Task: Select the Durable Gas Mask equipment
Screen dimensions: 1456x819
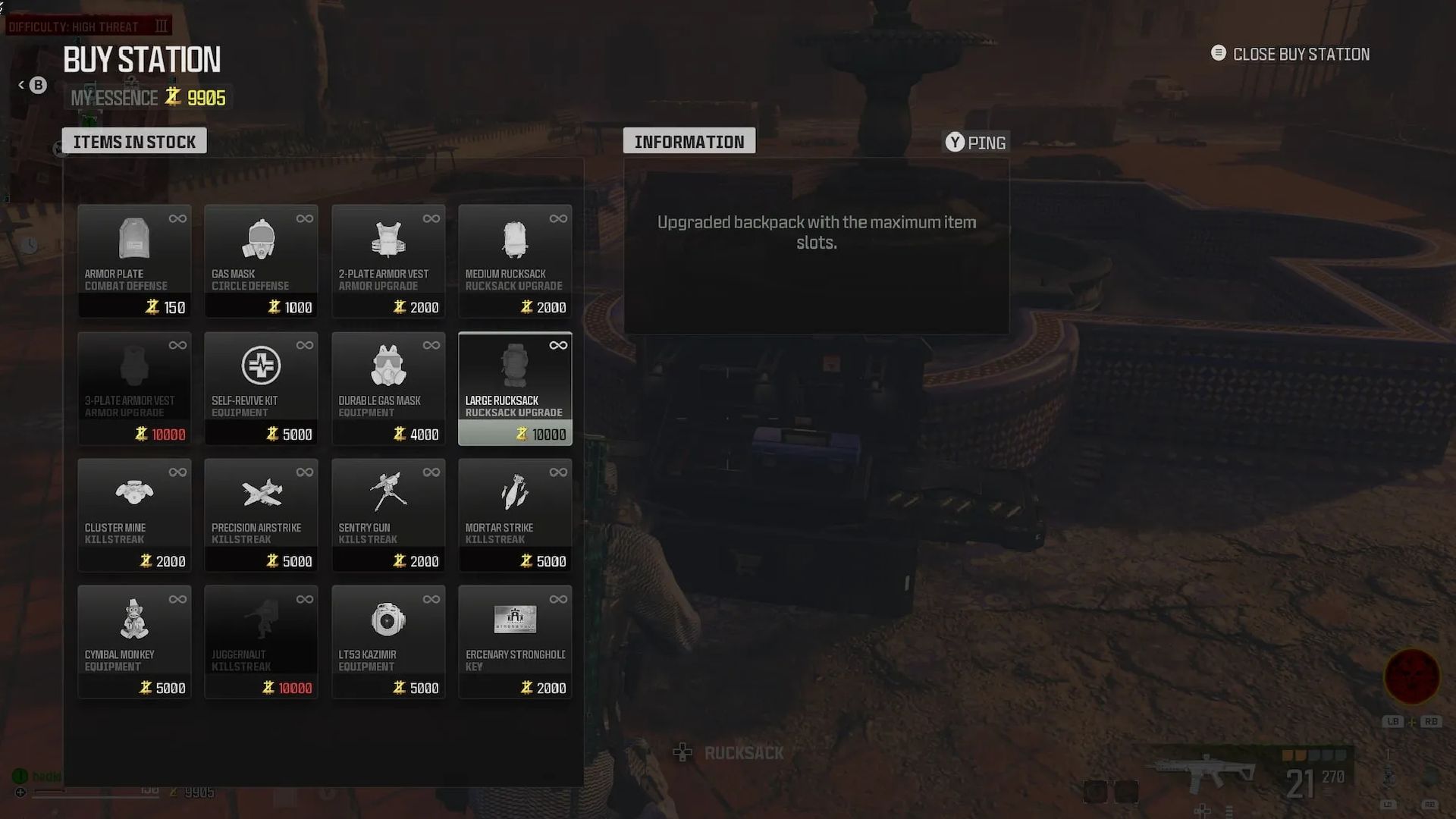Action: pos(388,388)
